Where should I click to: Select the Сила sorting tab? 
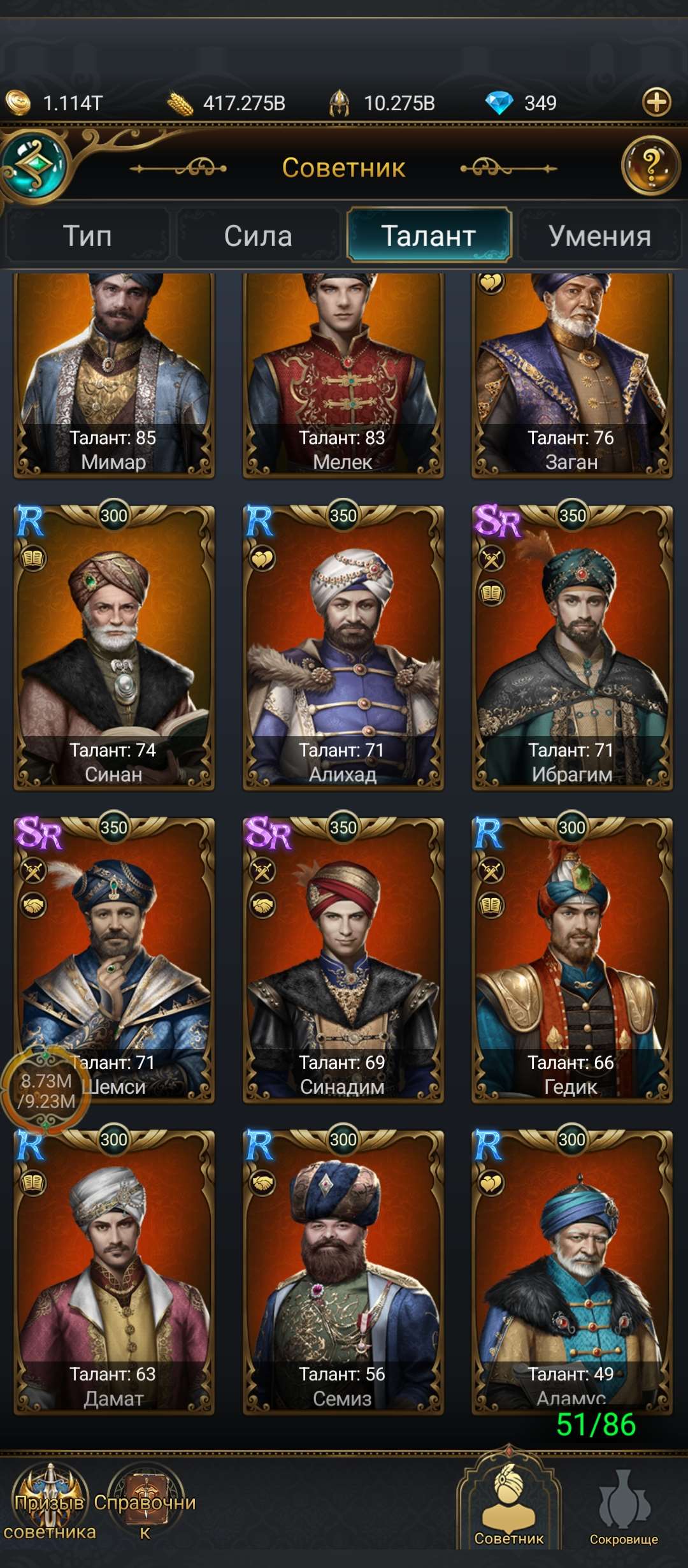tap(258, 236)
